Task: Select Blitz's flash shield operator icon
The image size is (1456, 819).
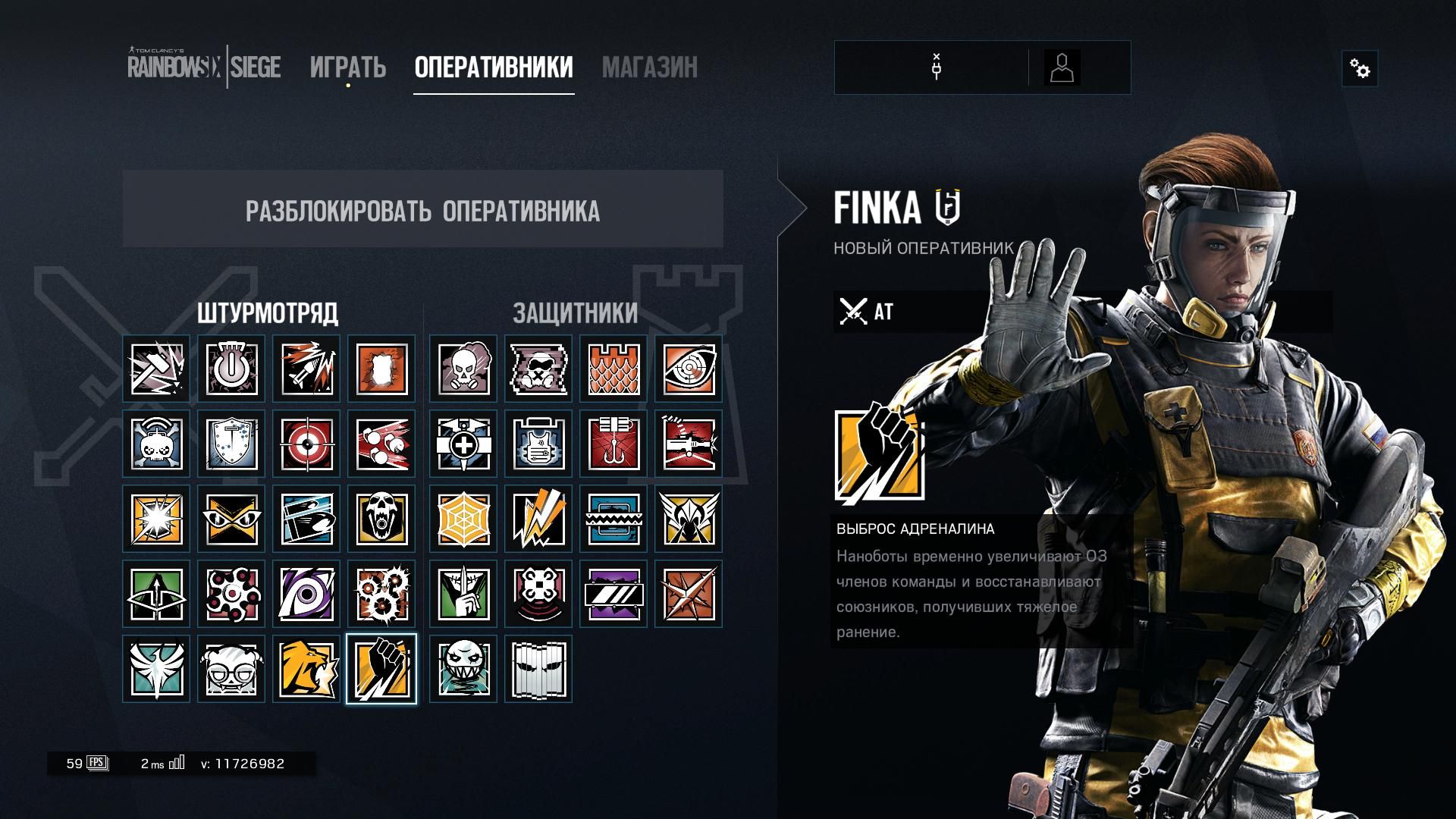Action: point(156,519)
